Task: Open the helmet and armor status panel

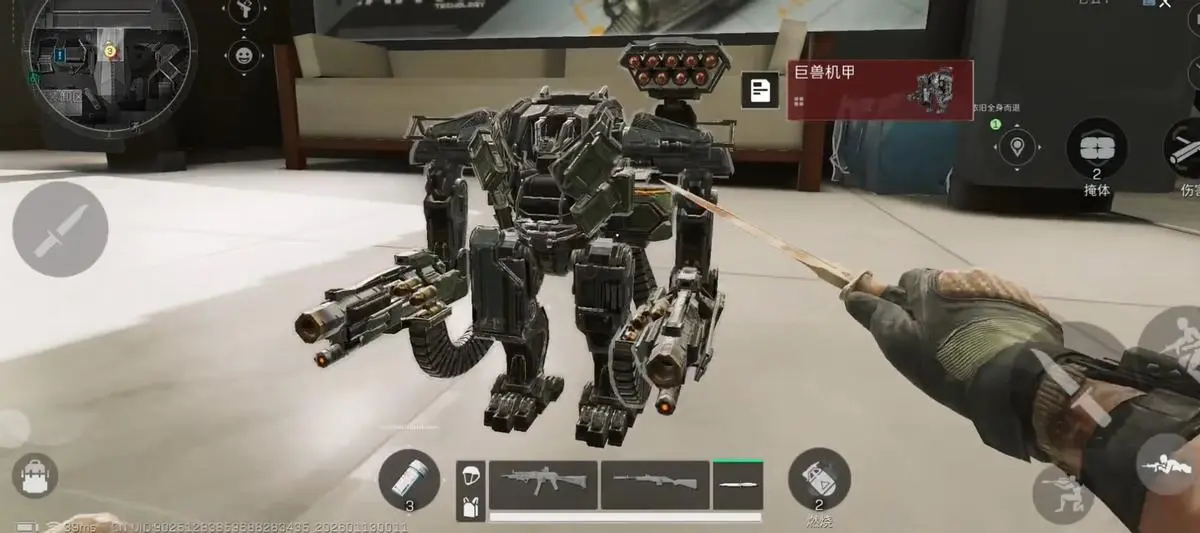Action: [x=471, y=491]
